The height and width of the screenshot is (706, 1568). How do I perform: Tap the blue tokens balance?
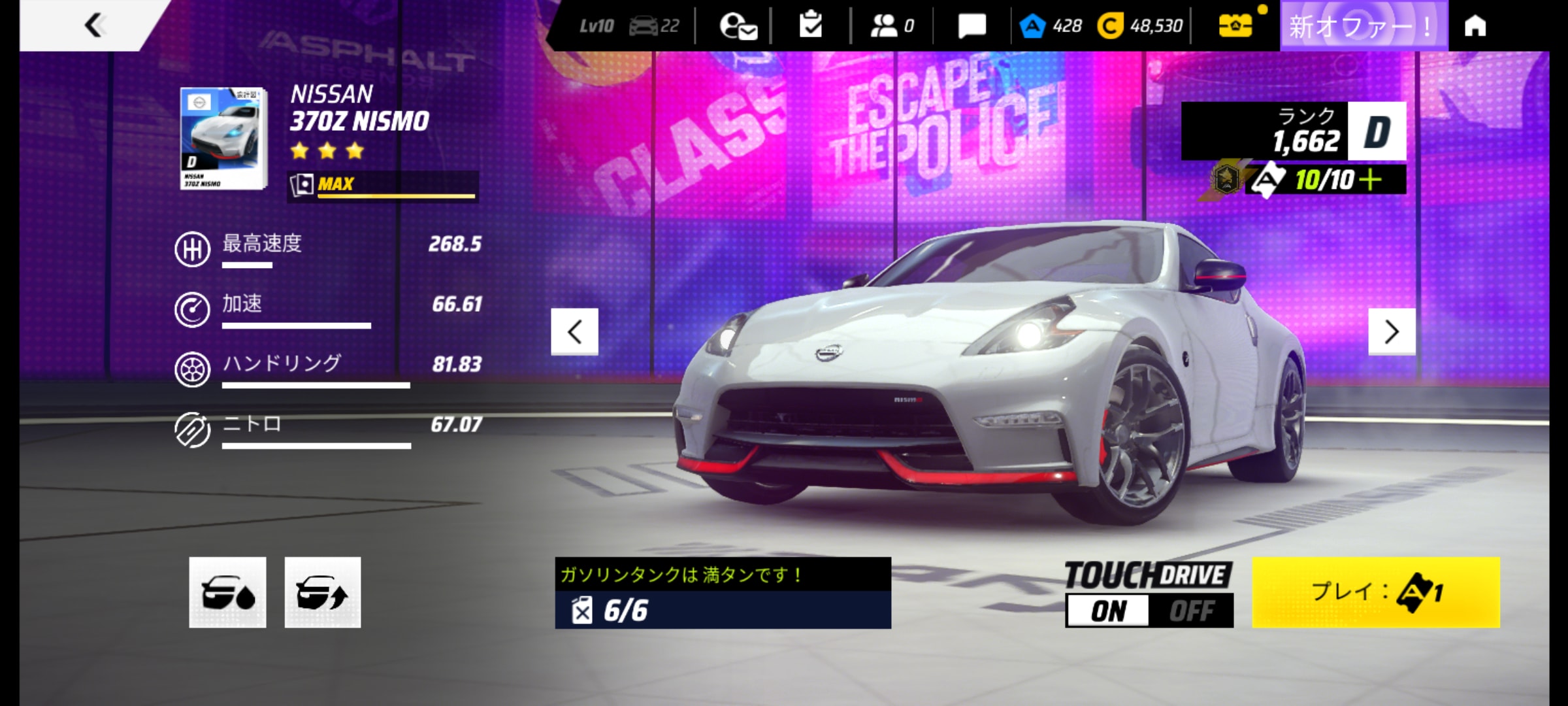coord(1051,26)
